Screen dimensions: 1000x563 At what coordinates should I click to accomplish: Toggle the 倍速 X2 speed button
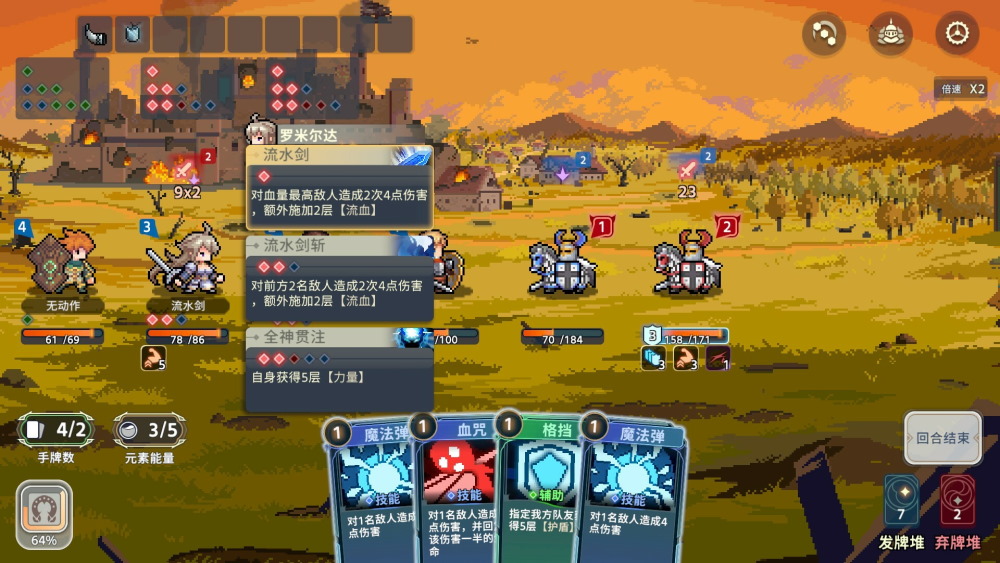[x=963, y=89]
